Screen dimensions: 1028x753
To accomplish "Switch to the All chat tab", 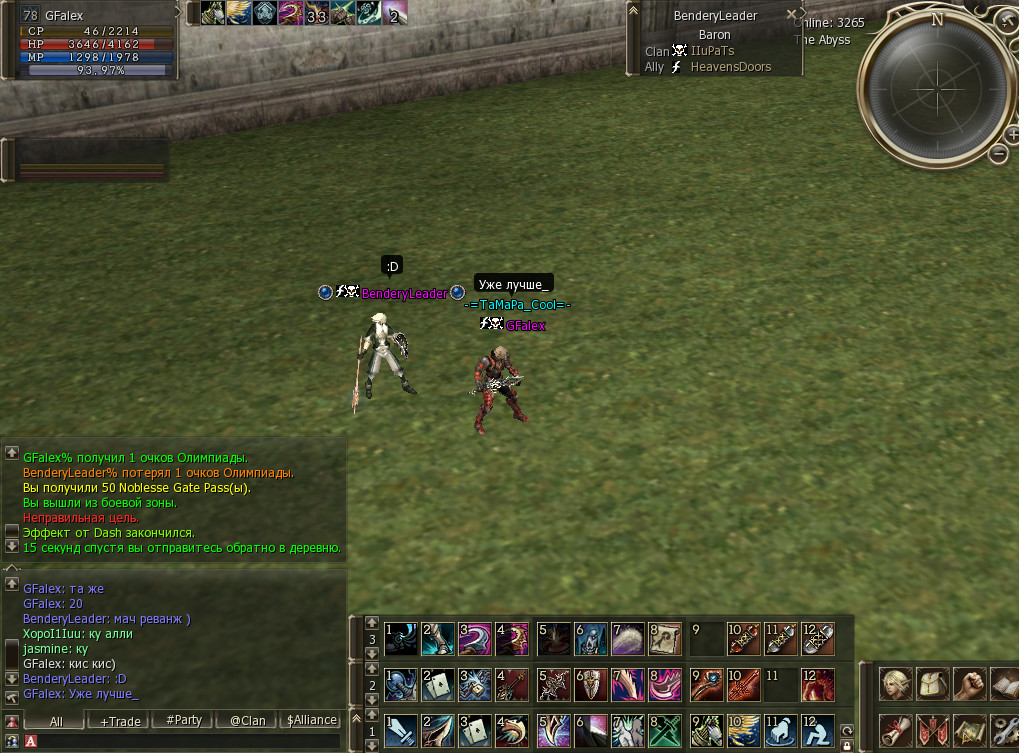I will [55, 720].
